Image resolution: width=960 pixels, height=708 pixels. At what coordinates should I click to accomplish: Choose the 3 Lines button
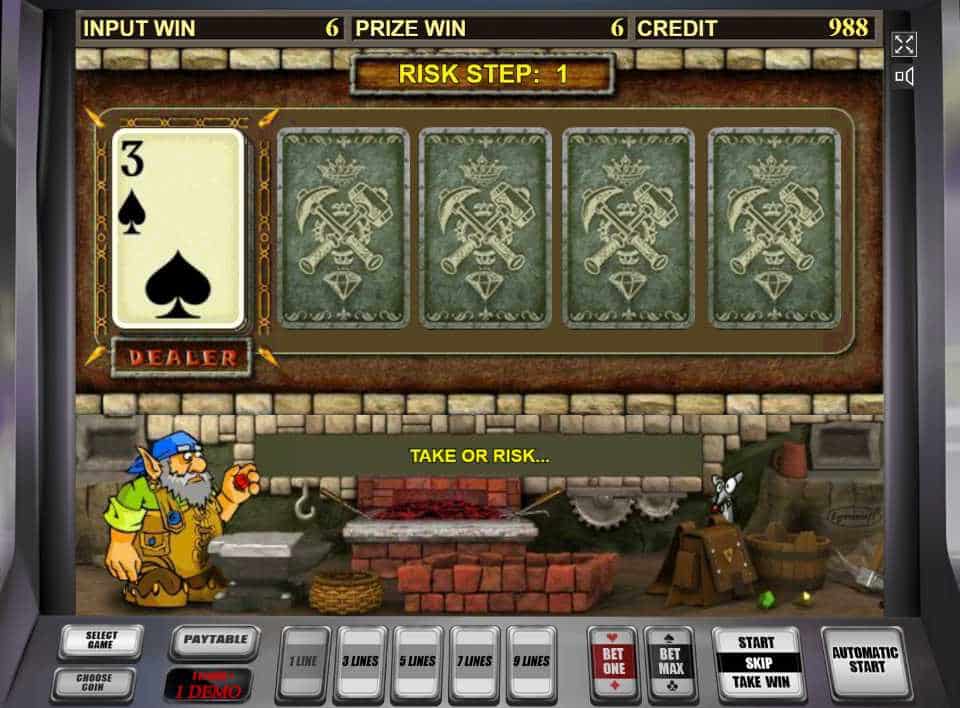[360, 661]
